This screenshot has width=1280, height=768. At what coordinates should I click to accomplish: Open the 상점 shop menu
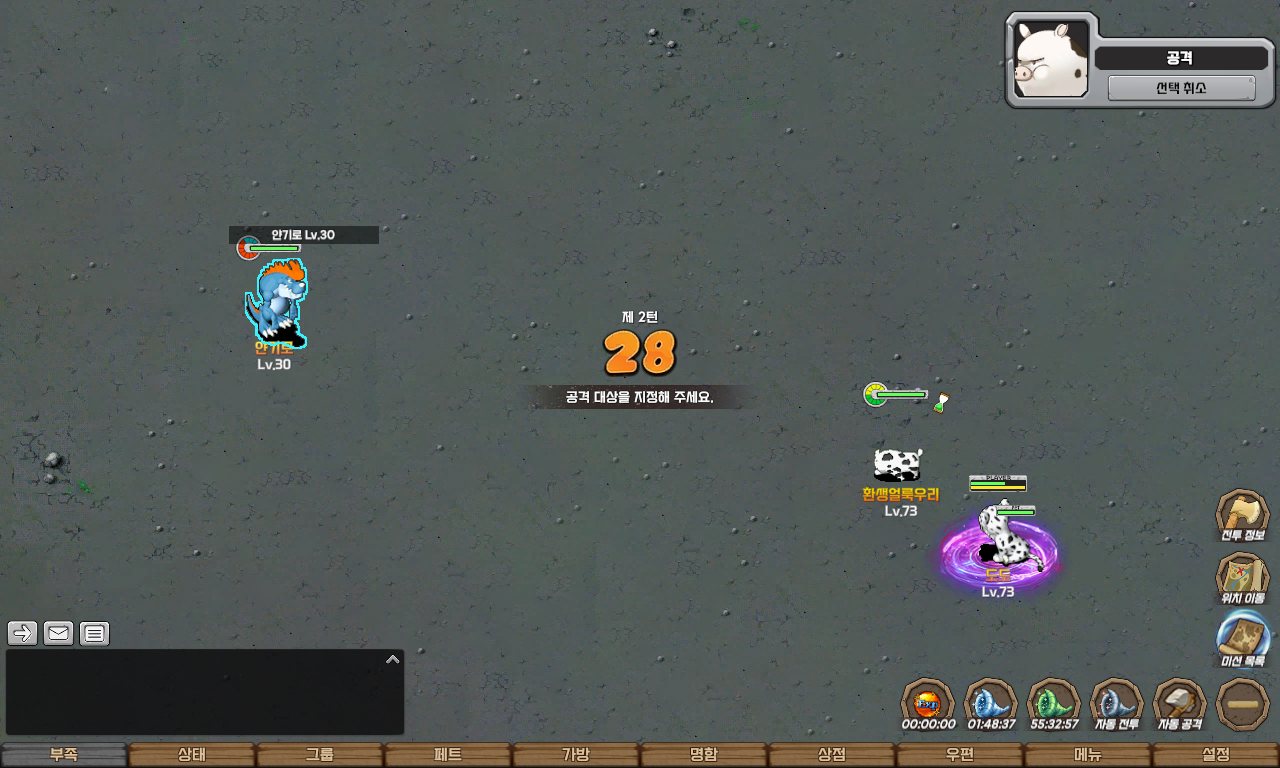click(x=831, y=755)
